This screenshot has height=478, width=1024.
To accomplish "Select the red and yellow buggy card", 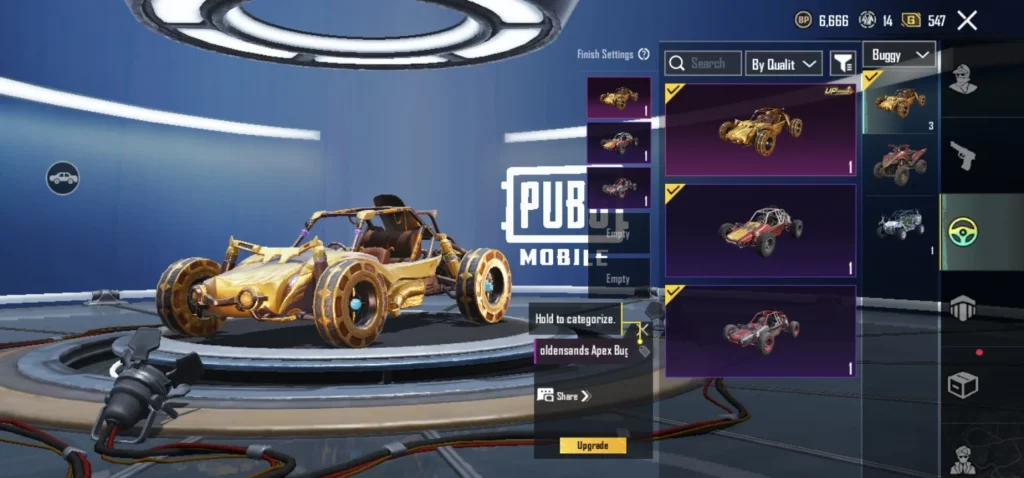I will click(x=760, y=230).
